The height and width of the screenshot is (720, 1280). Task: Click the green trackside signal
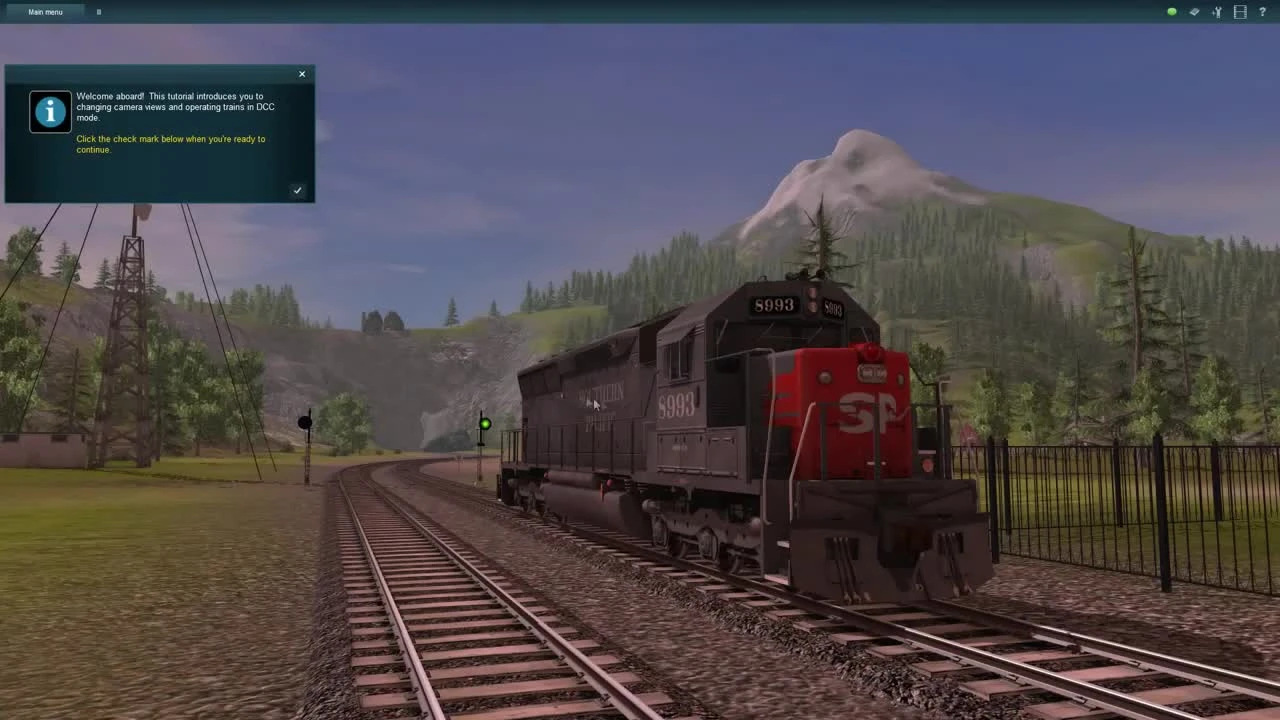tap(484, 423)
